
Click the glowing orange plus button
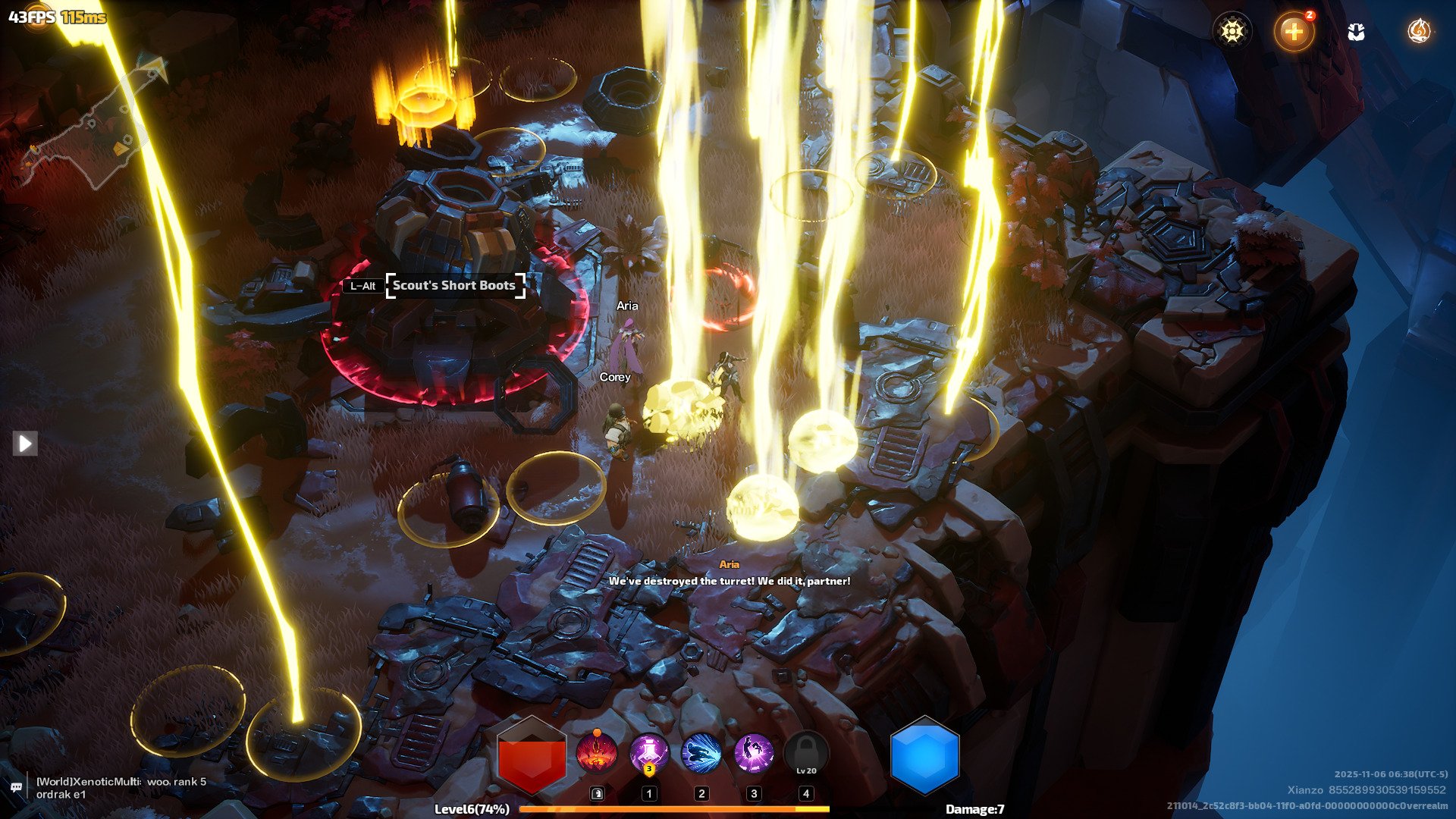coord(1294,32)
